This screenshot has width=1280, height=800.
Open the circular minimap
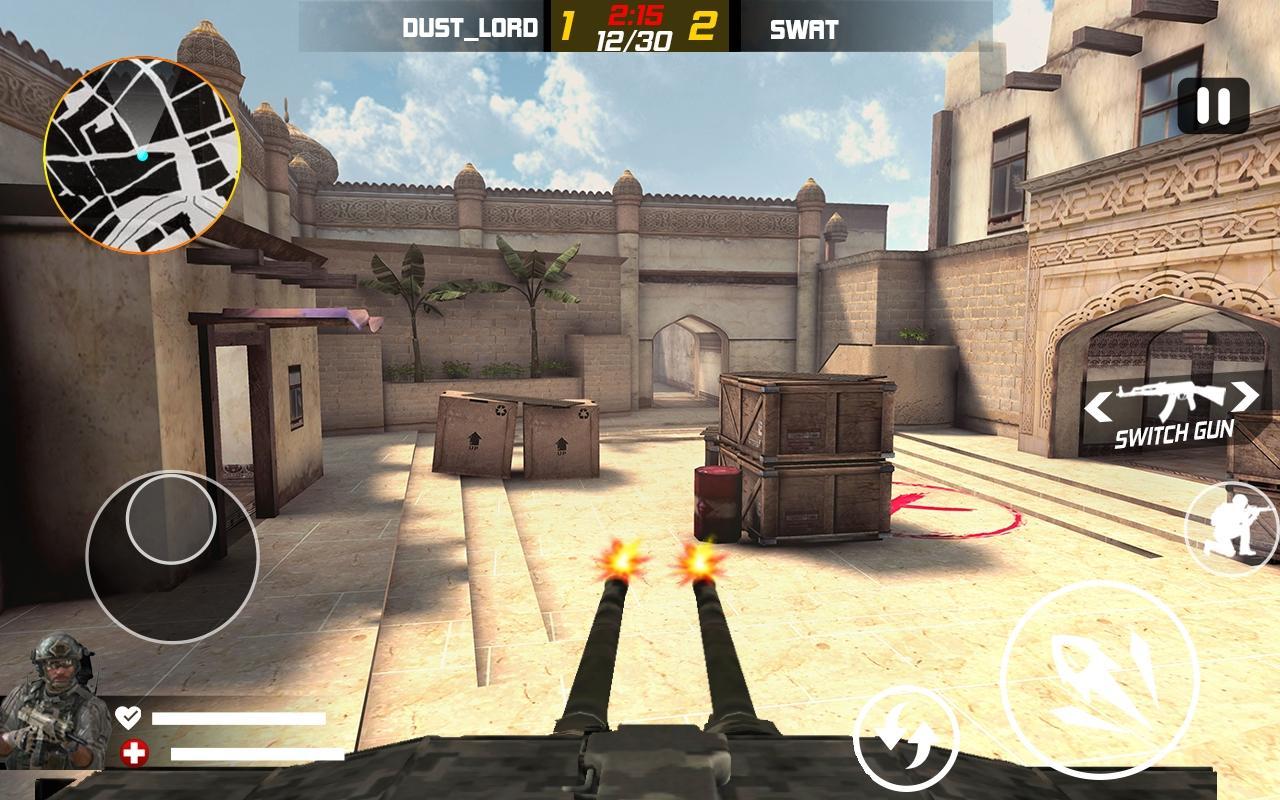[141, 155]
